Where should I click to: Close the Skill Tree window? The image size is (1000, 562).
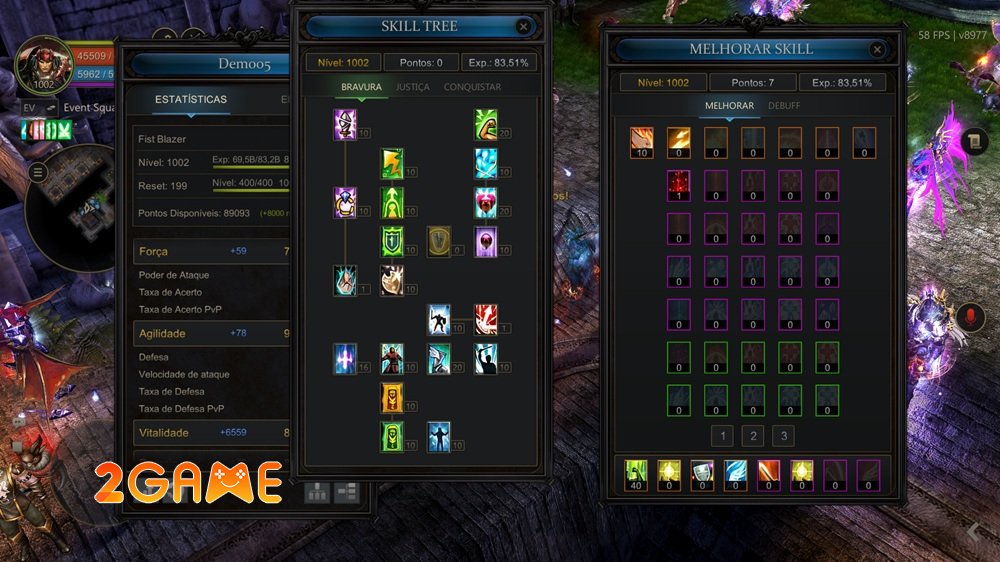(x=523, y=27)
